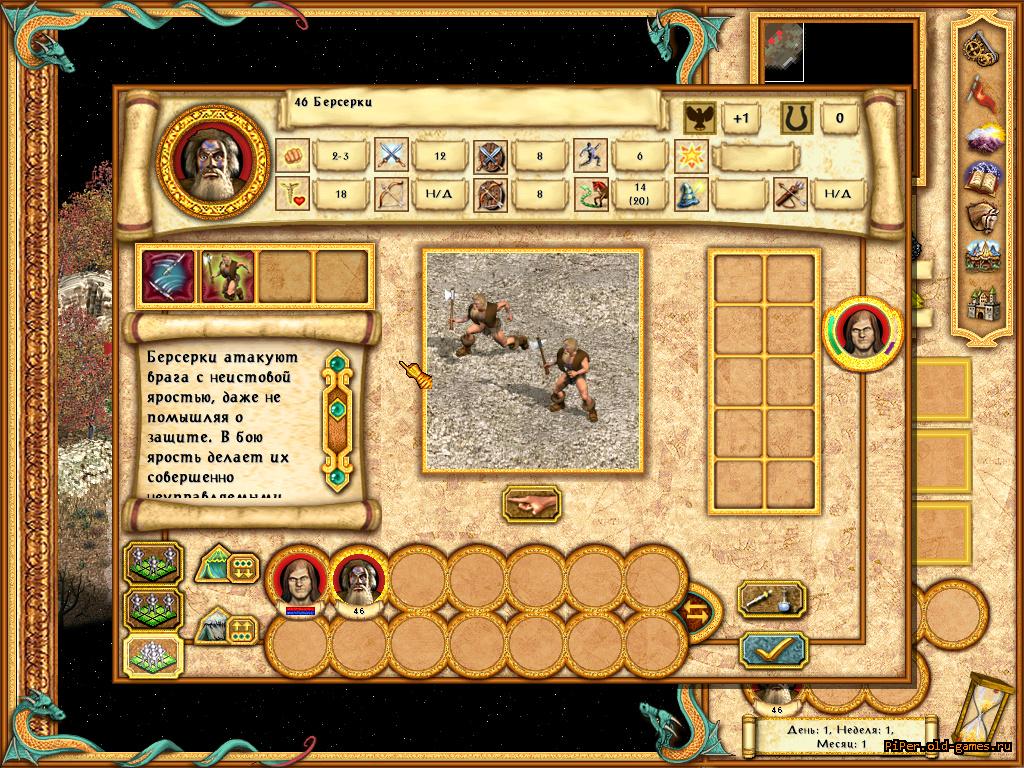Click the gears options icon
The image size is (1024, 768).
[x=982, y=48]
